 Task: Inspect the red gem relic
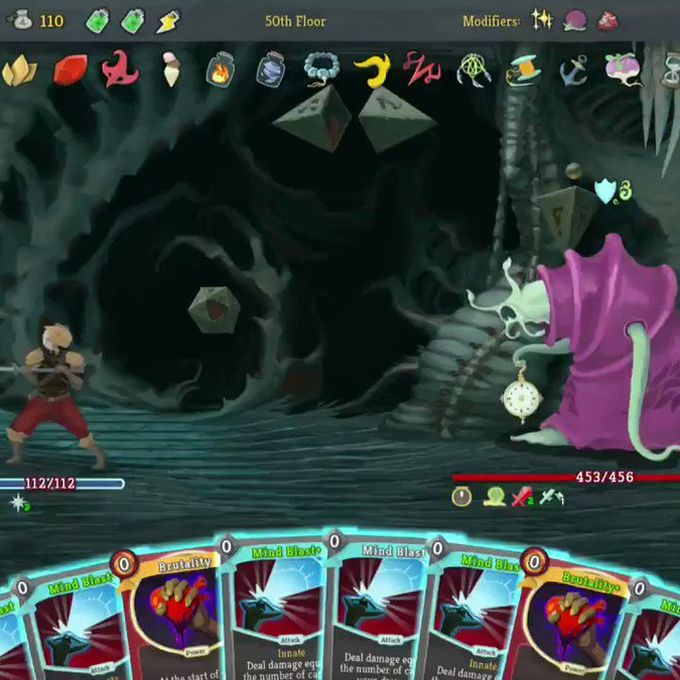(70, 69)
